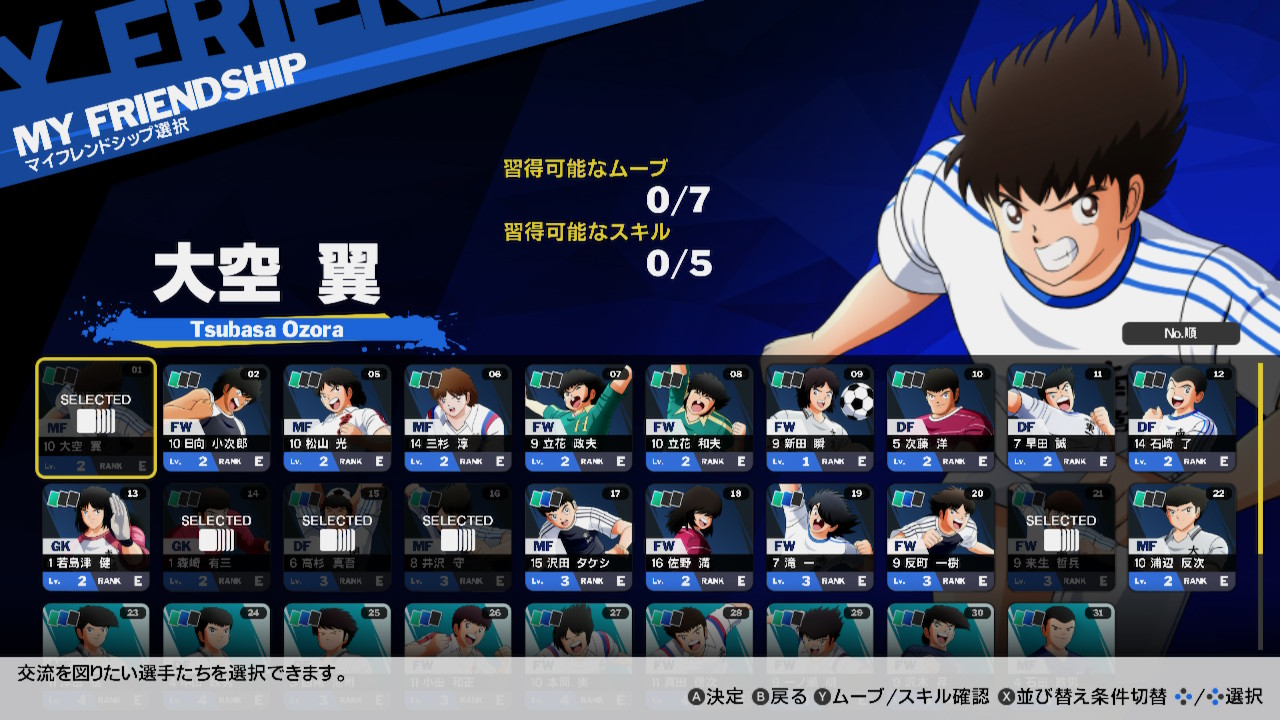Pick the 松山 光 midfielder card

(338, 418)
